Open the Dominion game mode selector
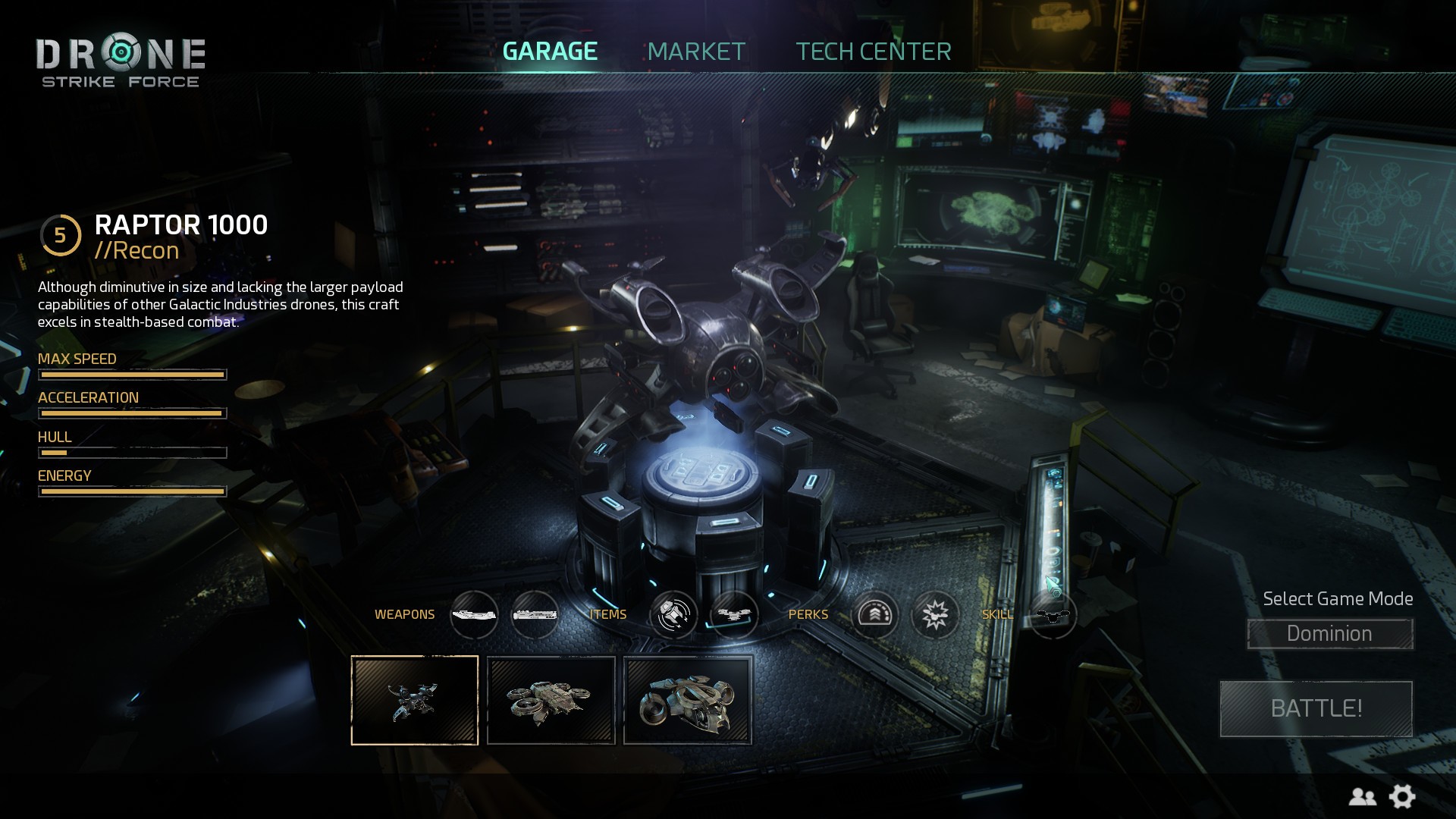The width and height of the screenshot is (1456, 819). (1329, 634)
